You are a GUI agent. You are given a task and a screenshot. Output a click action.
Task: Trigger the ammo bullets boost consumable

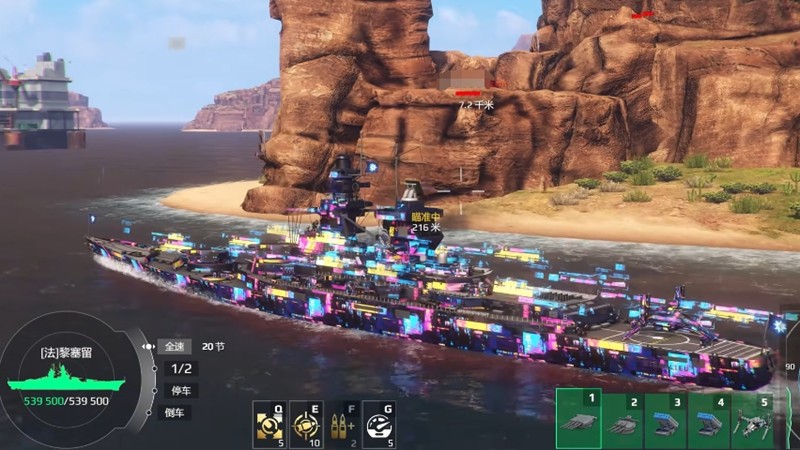341,425
